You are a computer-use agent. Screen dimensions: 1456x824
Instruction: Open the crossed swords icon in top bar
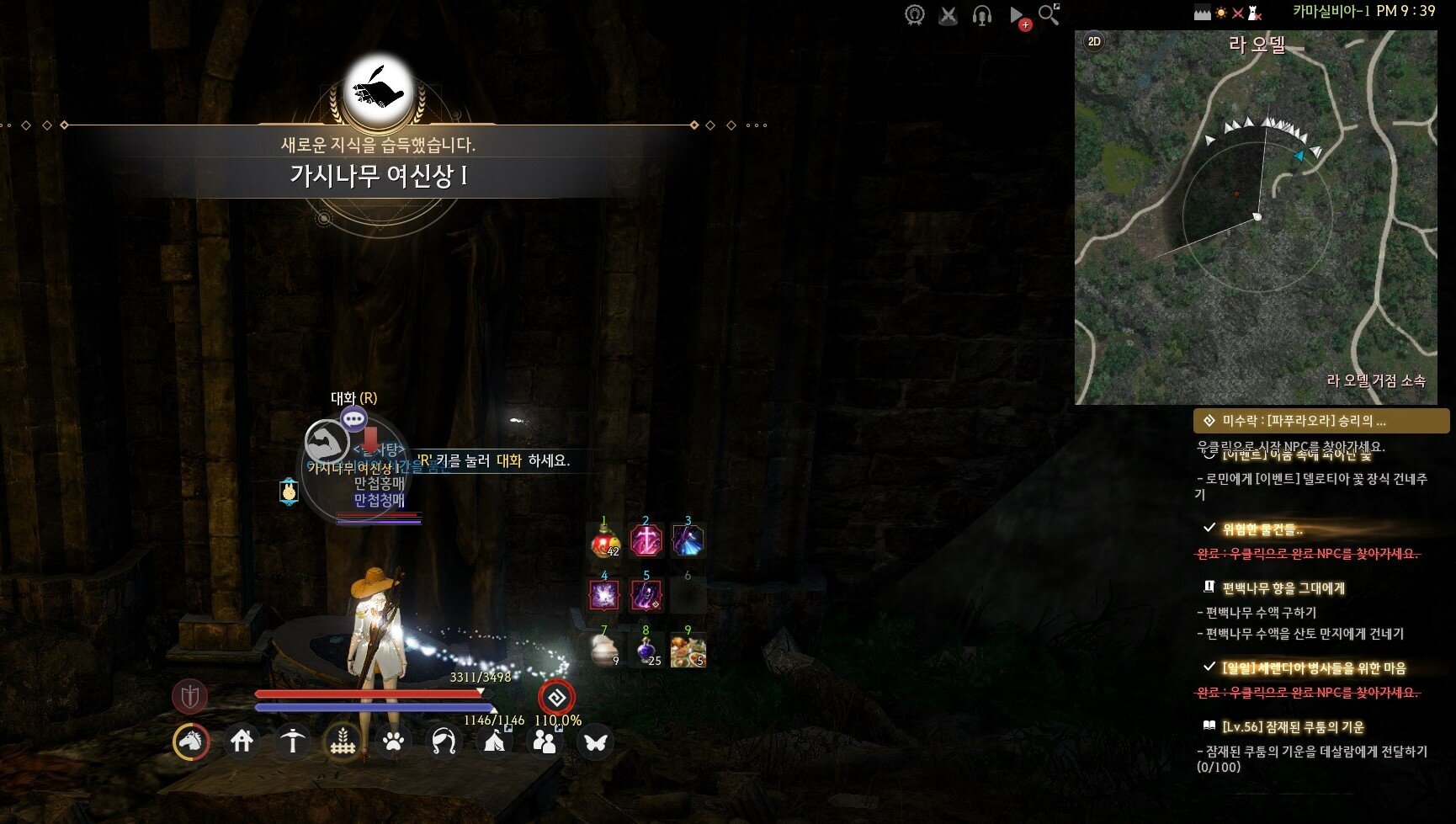949,15
